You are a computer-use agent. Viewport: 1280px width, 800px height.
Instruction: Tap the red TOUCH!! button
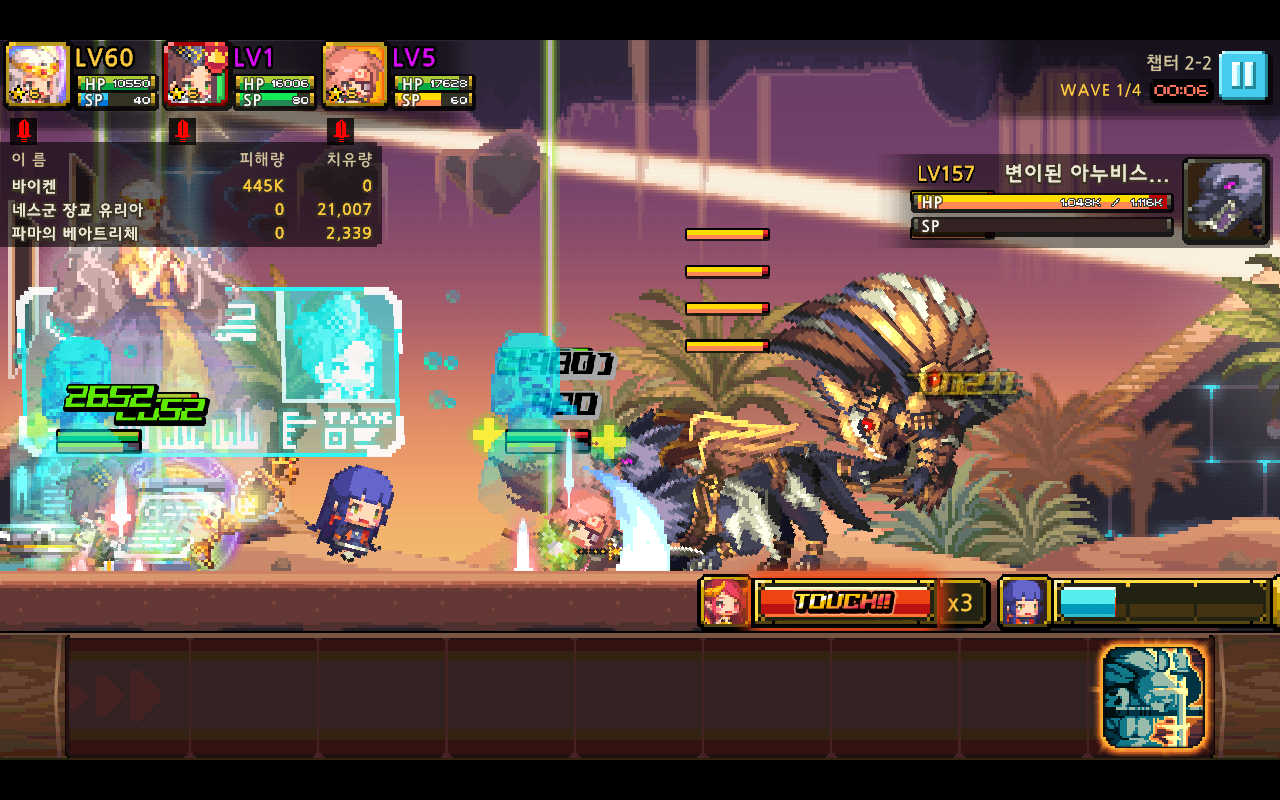coord(844,602)
